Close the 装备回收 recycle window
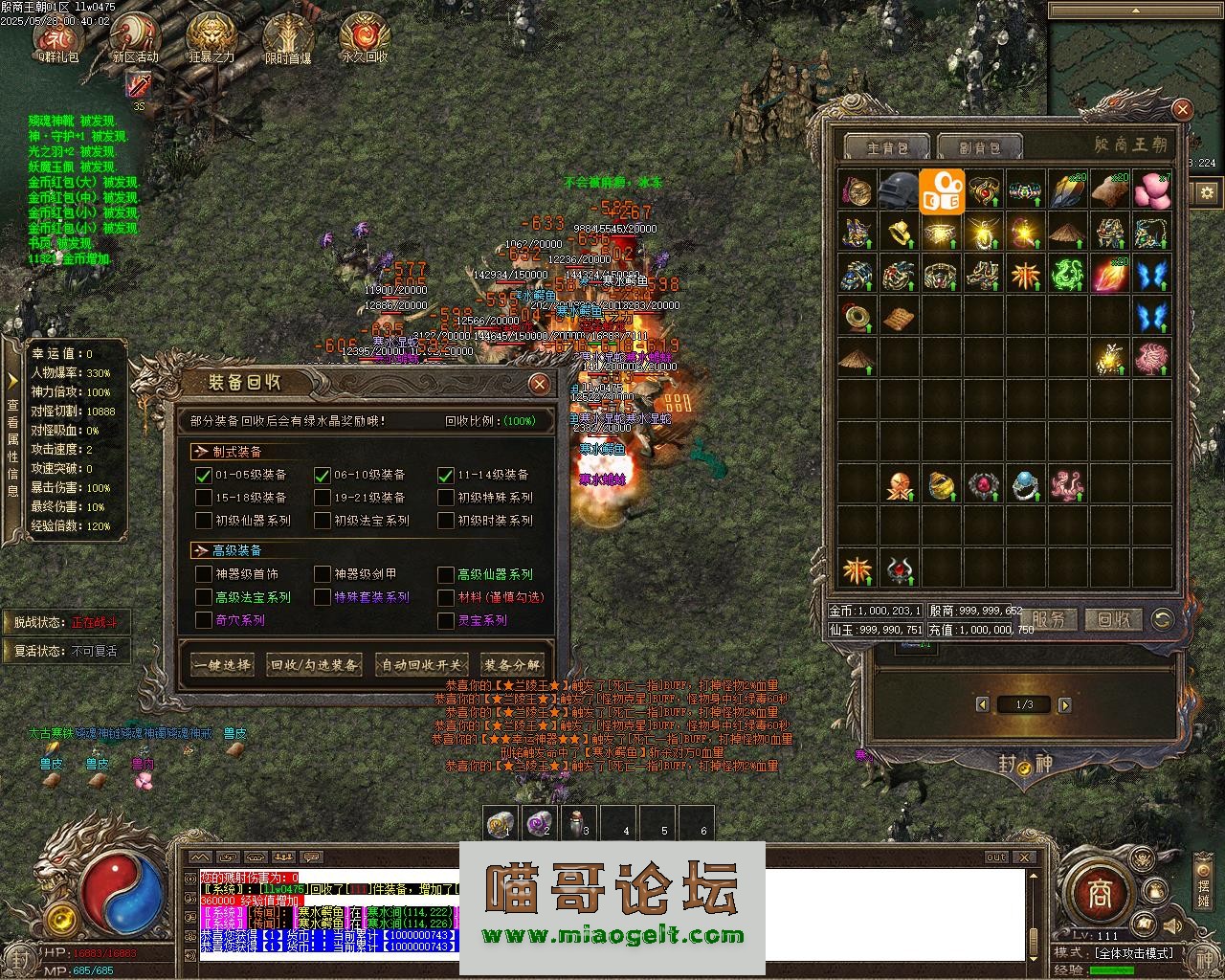Viewport: 1225px width, 980px height. point(540,385)
